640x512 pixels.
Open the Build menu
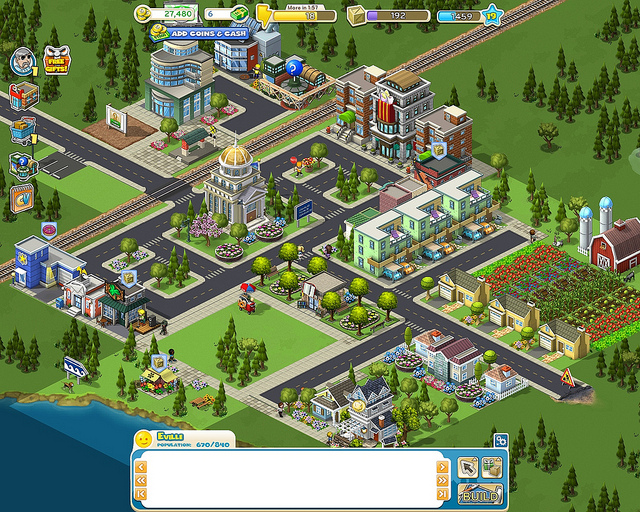[478, 494]
